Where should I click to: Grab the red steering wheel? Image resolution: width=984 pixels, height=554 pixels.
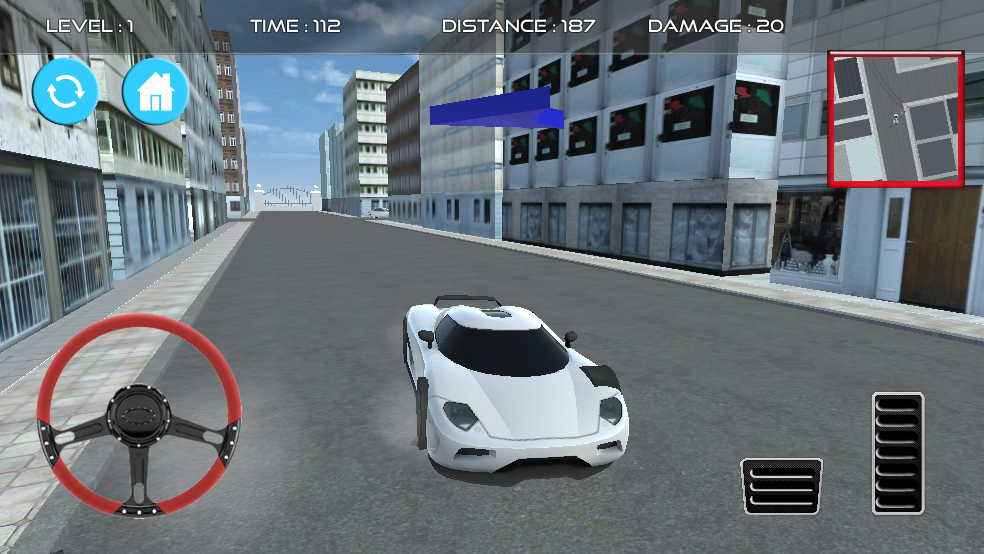[x=139, y=414]
